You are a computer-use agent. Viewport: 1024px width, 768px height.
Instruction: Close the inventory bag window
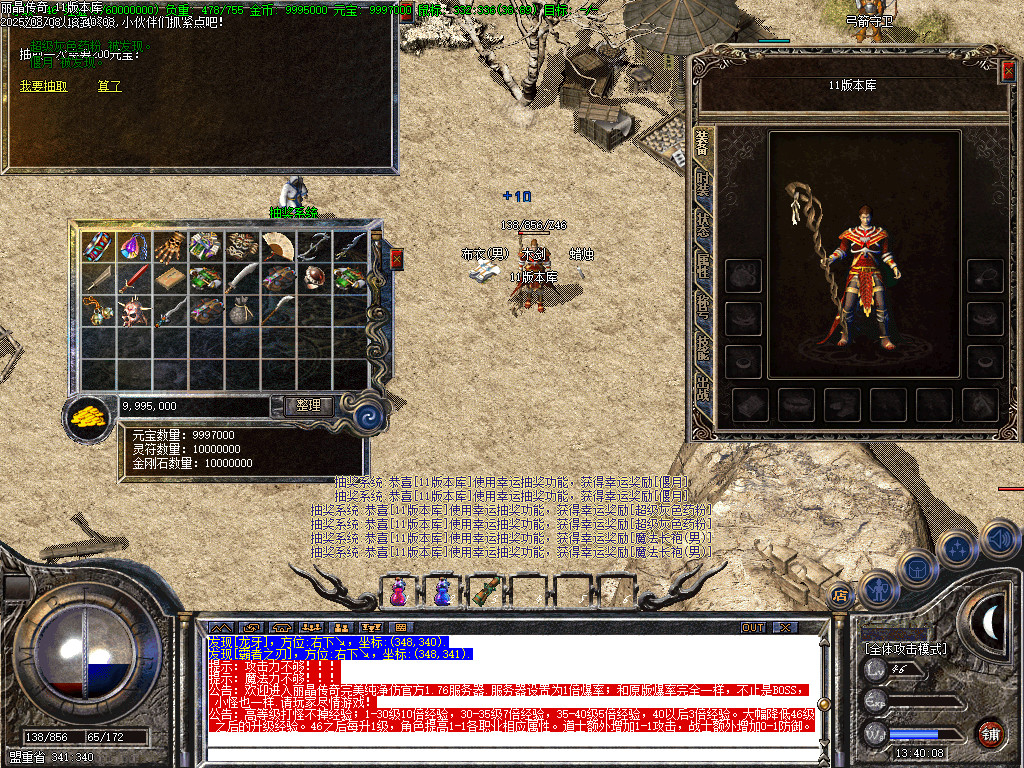tap(396, 260)
